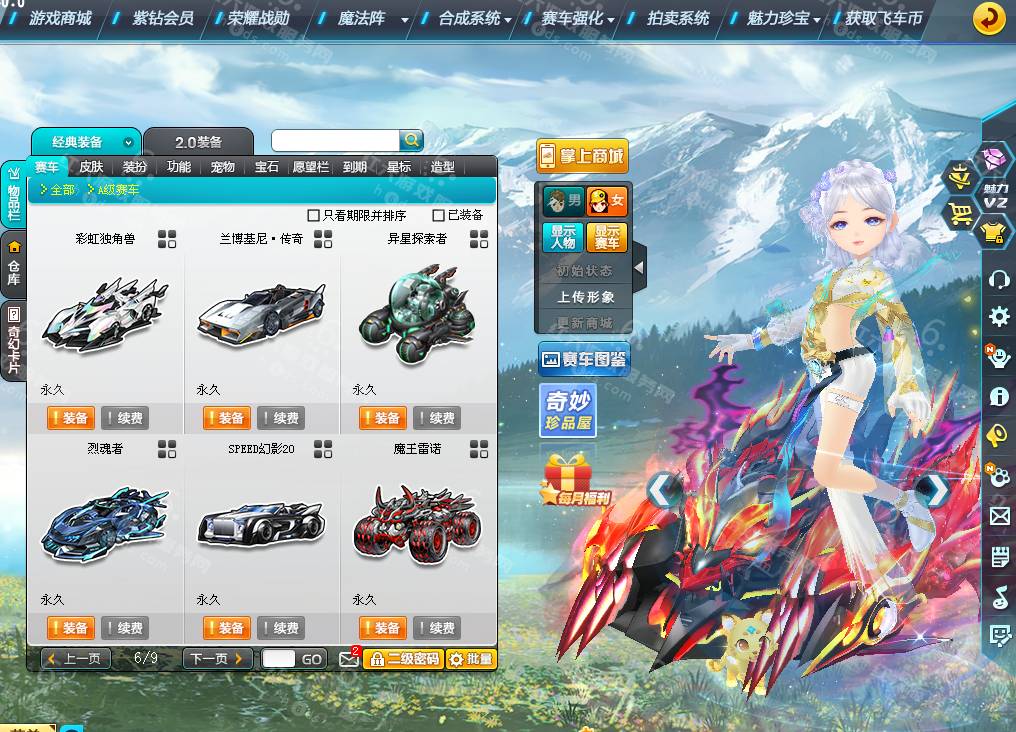Open the 拍卖系统 auction menu
Image resolution: width=1016 pixels, height=732 pixels.
678,18
